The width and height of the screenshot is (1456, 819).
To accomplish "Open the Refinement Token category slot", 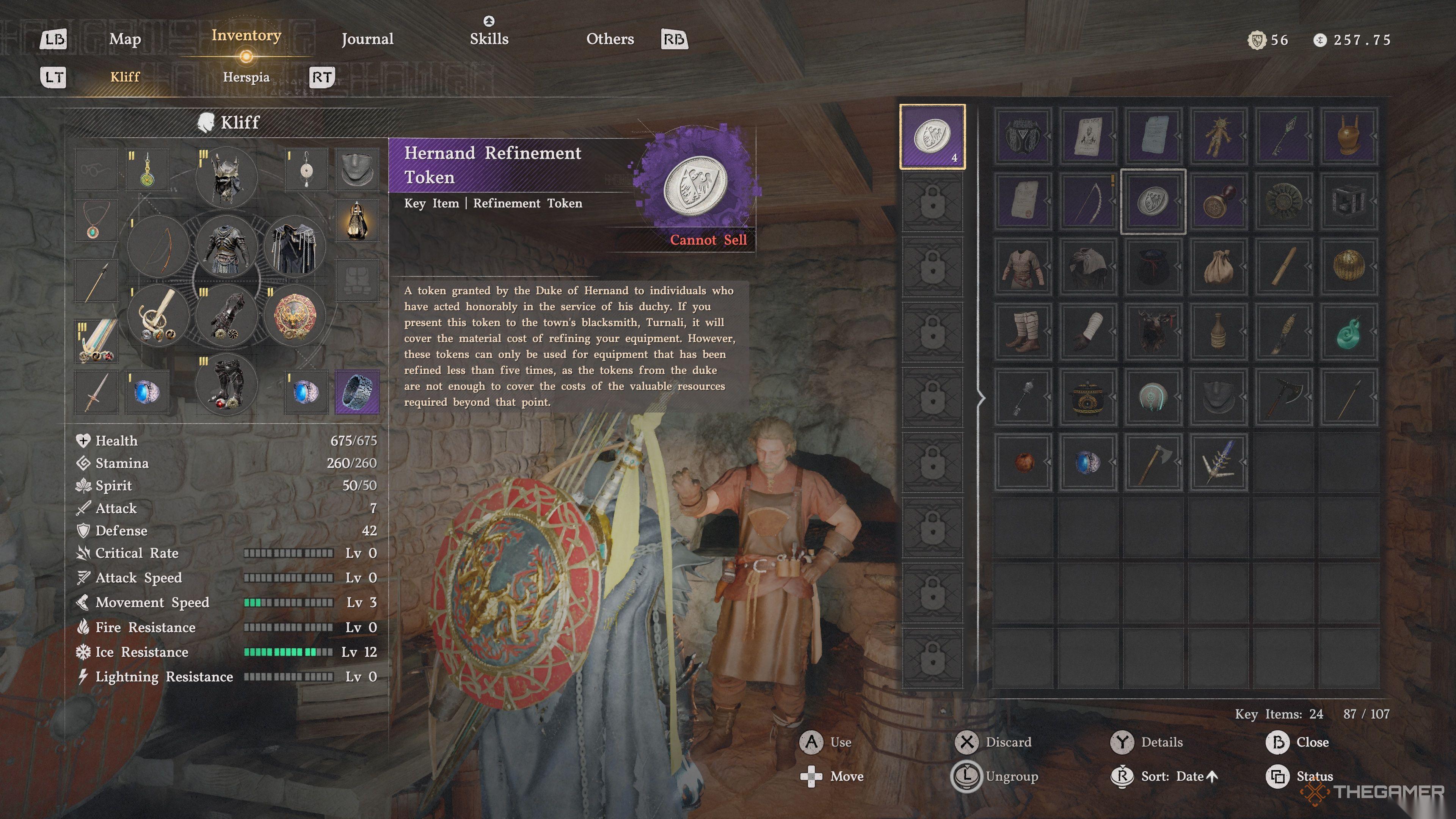I will 932,136.
